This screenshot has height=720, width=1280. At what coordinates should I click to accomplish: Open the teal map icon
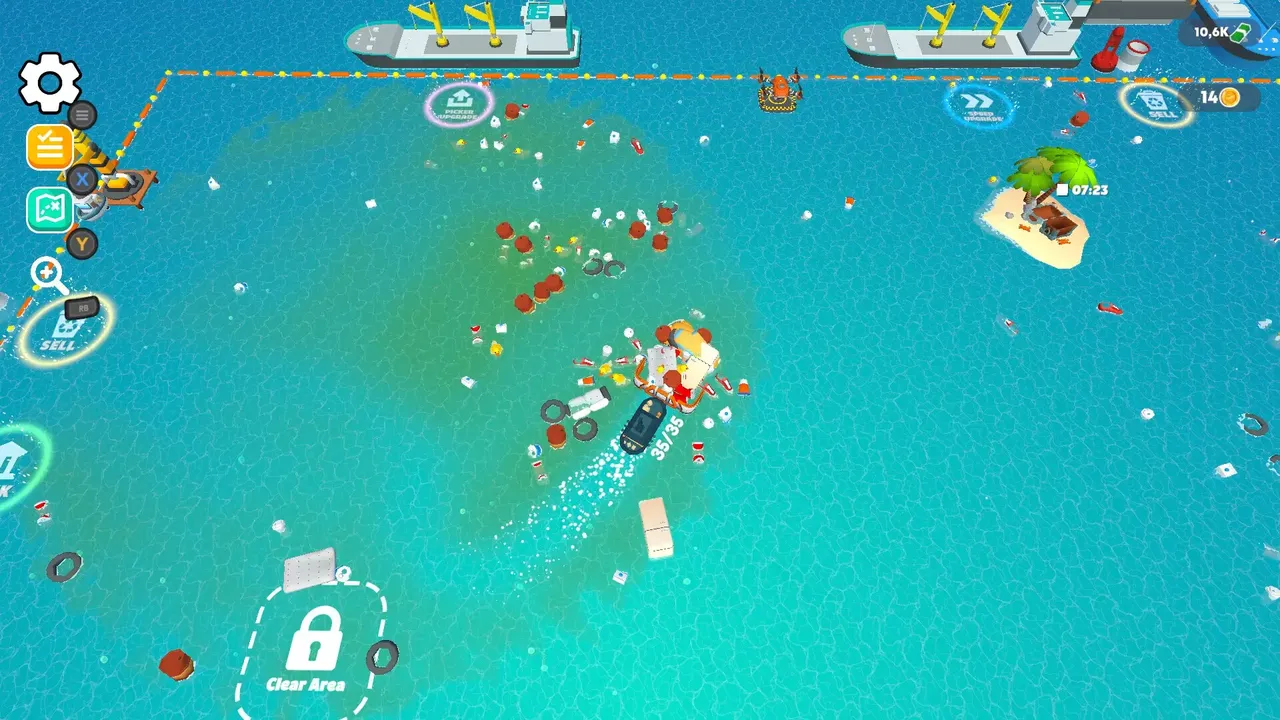pos(49,210)
